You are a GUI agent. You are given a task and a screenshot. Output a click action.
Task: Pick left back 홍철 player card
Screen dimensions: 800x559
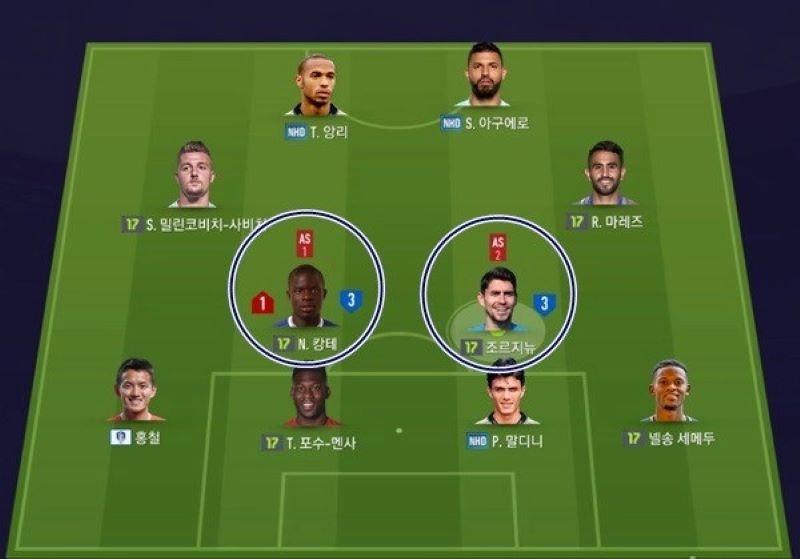click(x=135, y=390)
